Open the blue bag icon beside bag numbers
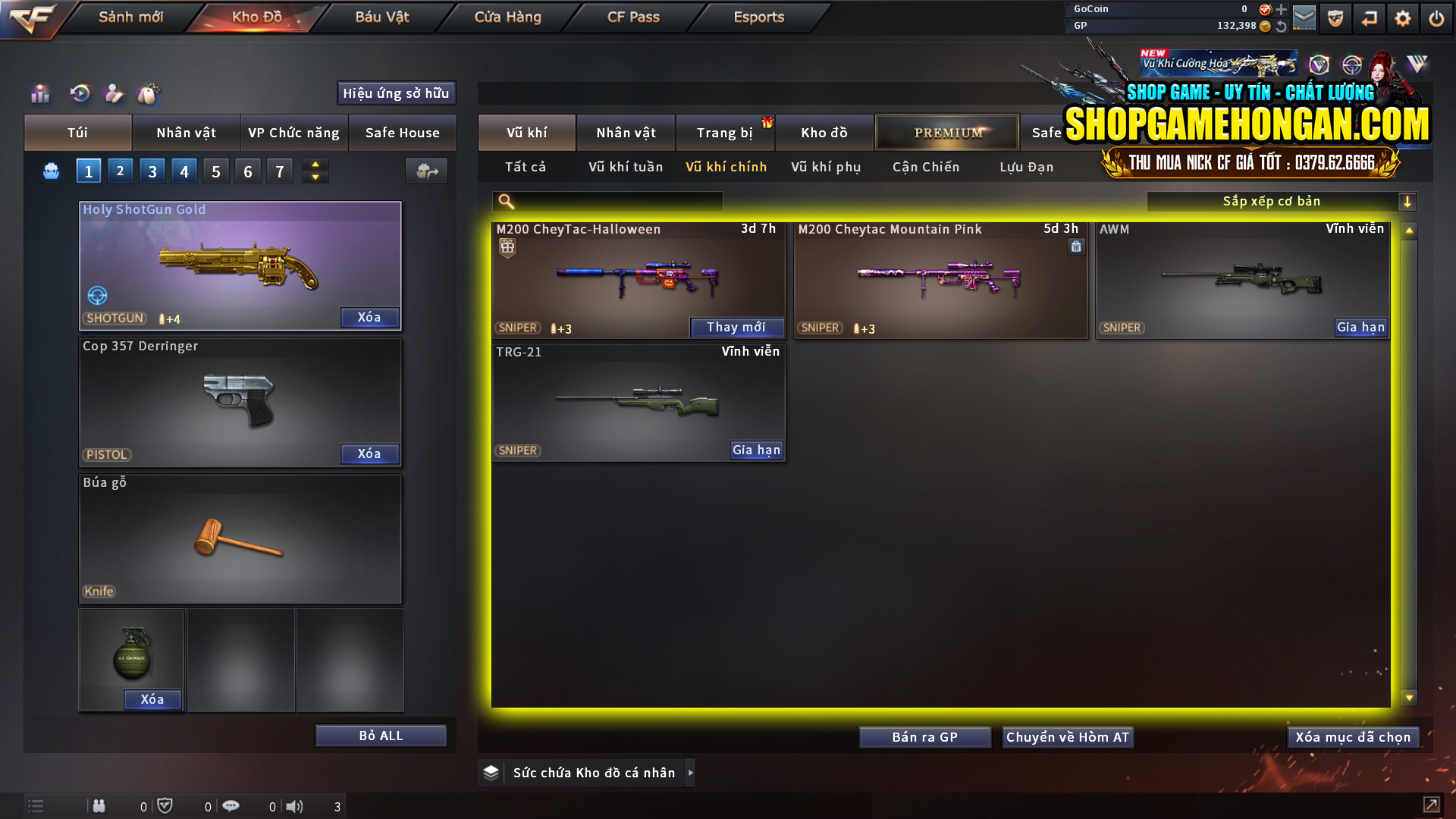The width and height of the screenshot is (1456, 819). point(50,171)
